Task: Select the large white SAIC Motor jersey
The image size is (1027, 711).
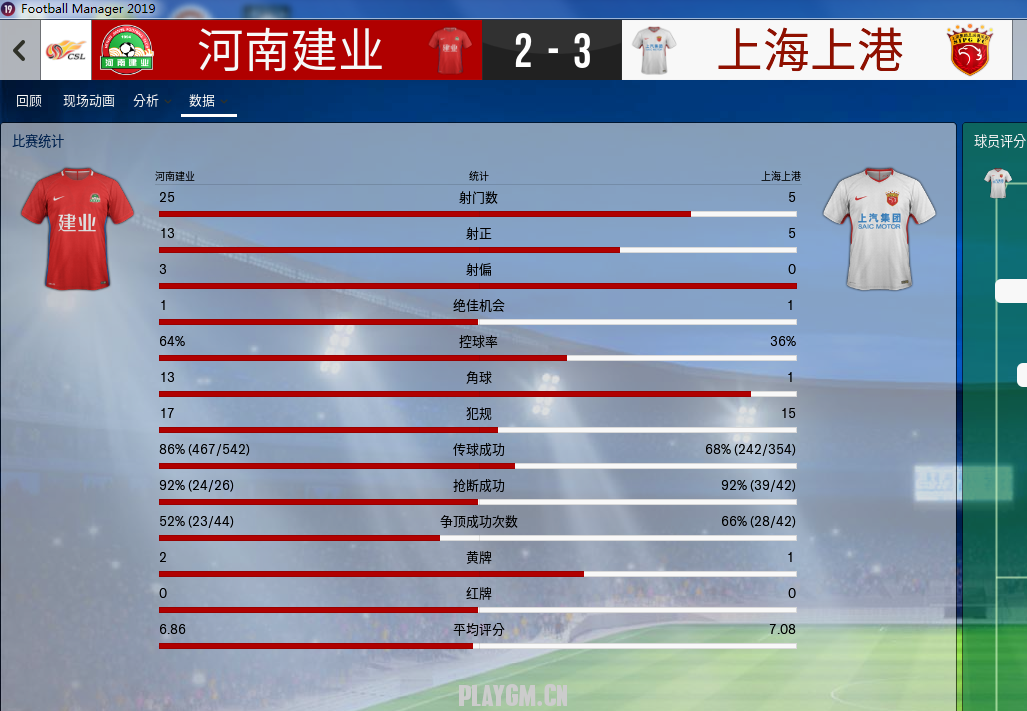Action: coord(879,227)
